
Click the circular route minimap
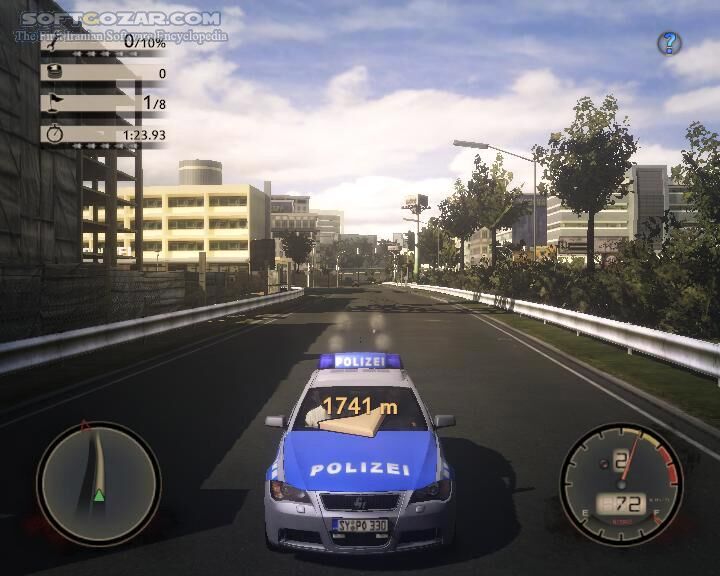(98, 484)
